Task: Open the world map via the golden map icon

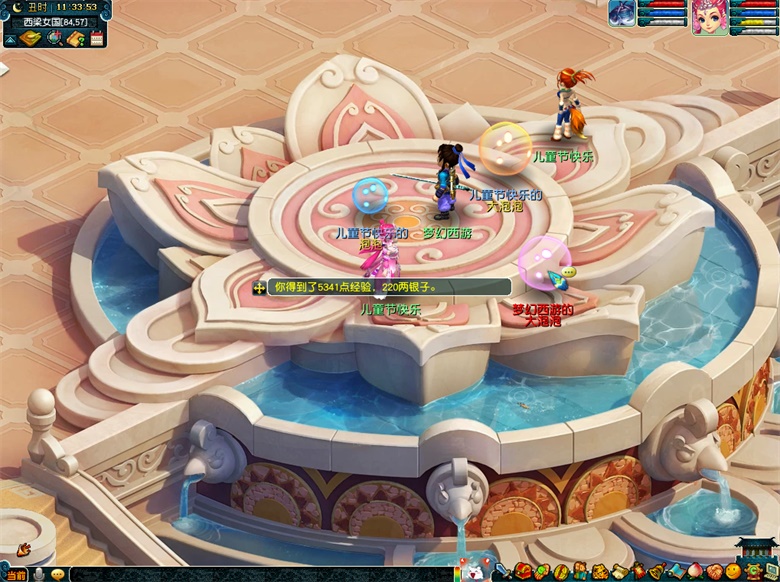Action: click(30, 38)
